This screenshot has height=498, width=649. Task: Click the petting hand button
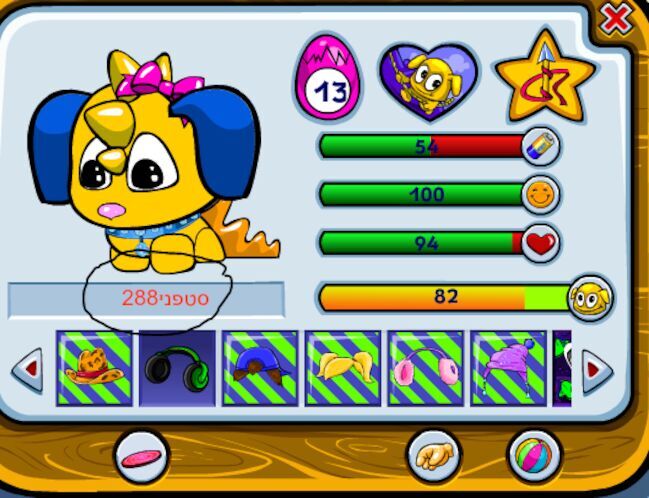point(433,457)
